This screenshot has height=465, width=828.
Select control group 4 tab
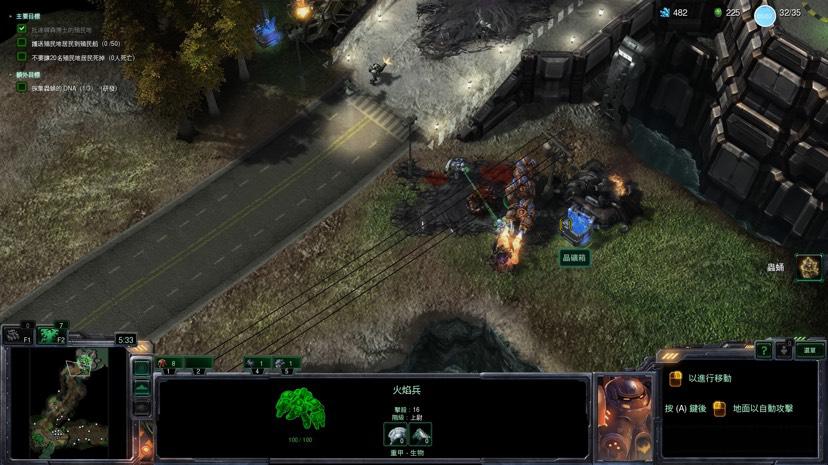pyautogui.click(x=257, y=364)
